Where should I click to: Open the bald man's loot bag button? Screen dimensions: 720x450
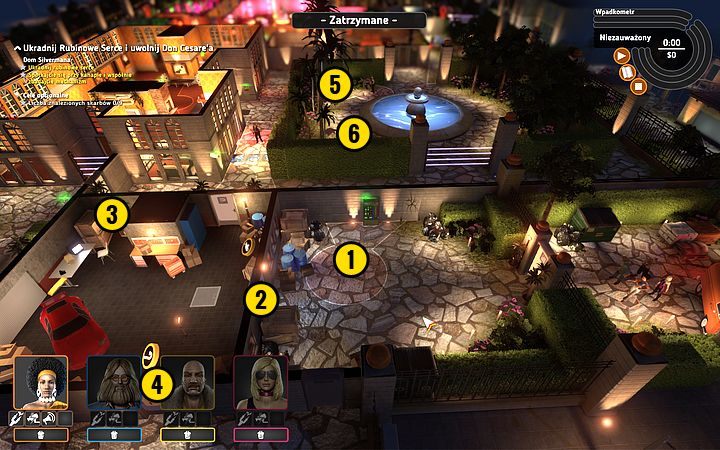187,435
